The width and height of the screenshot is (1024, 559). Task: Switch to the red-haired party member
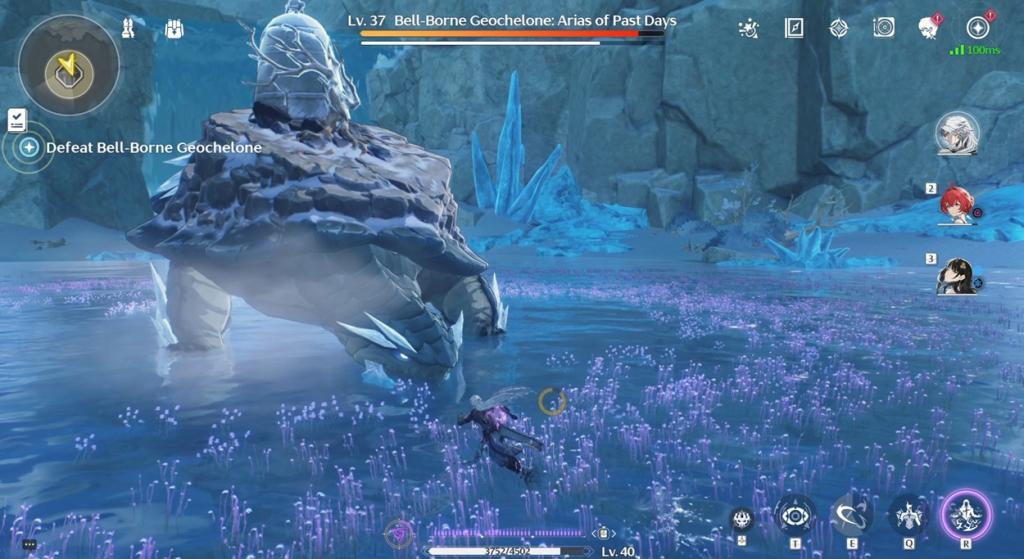957,203
